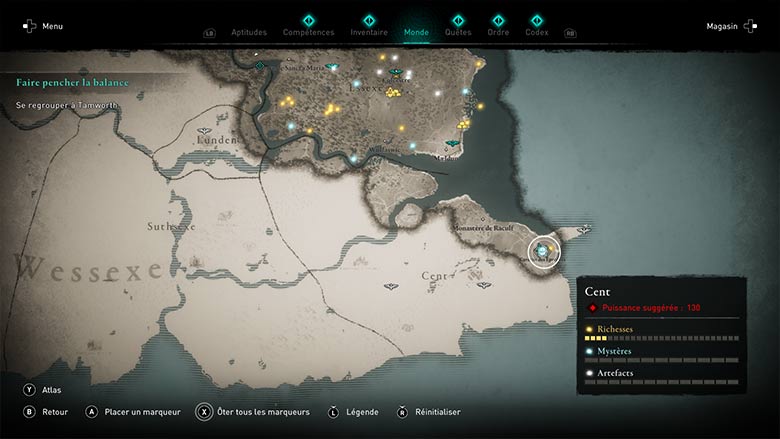
Task: Open the Menu in the top-left corner
Action: (x=43, y=26)
